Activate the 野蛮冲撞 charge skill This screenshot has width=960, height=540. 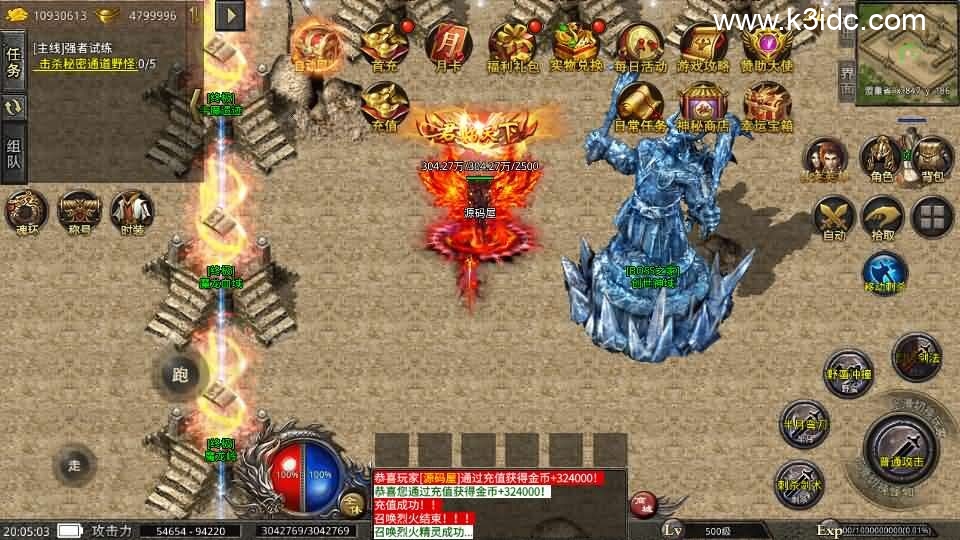[x=849, y=374]
